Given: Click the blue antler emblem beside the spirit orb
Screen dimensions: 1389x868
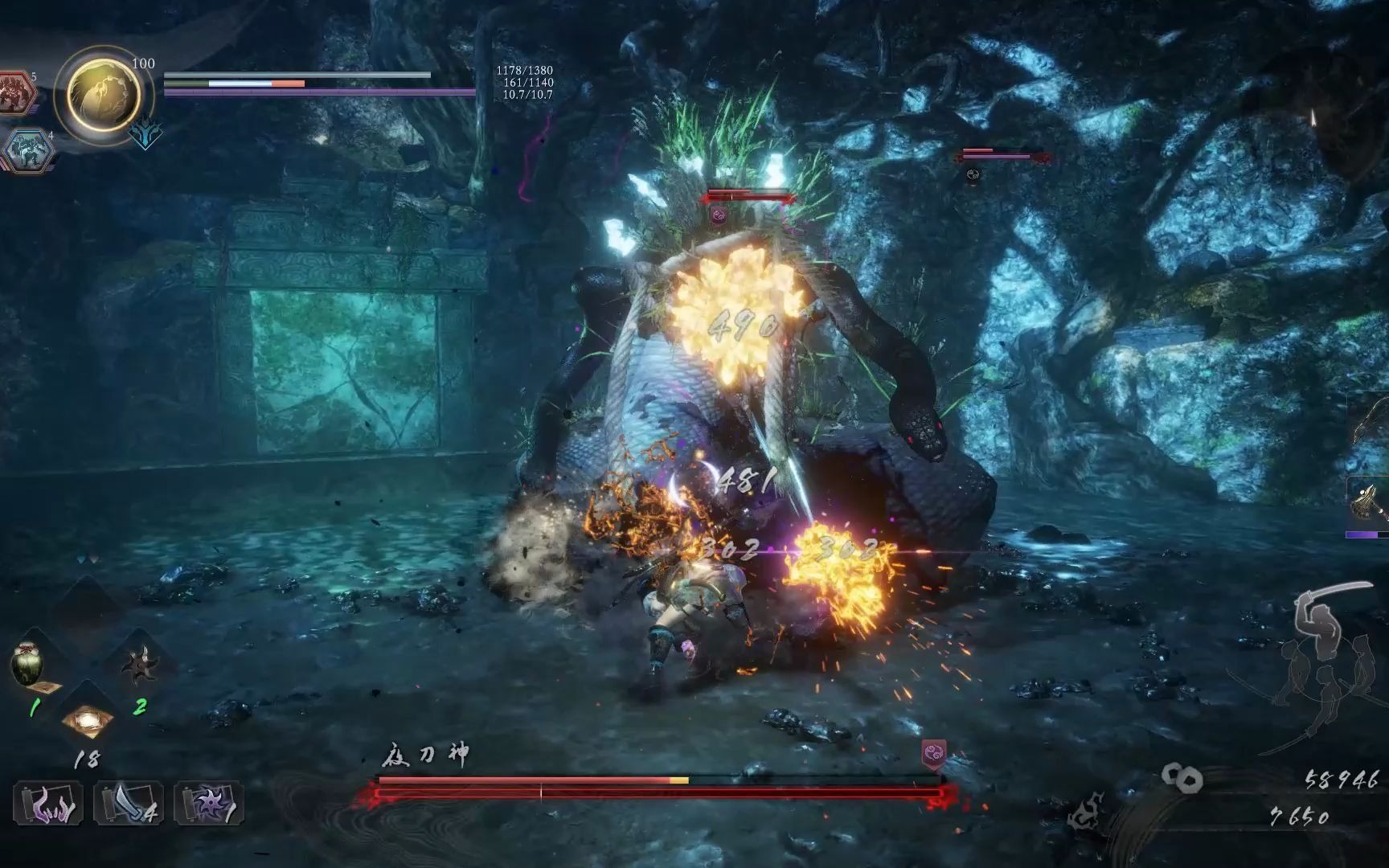Looking at the screenshot, I should (145, 135).
